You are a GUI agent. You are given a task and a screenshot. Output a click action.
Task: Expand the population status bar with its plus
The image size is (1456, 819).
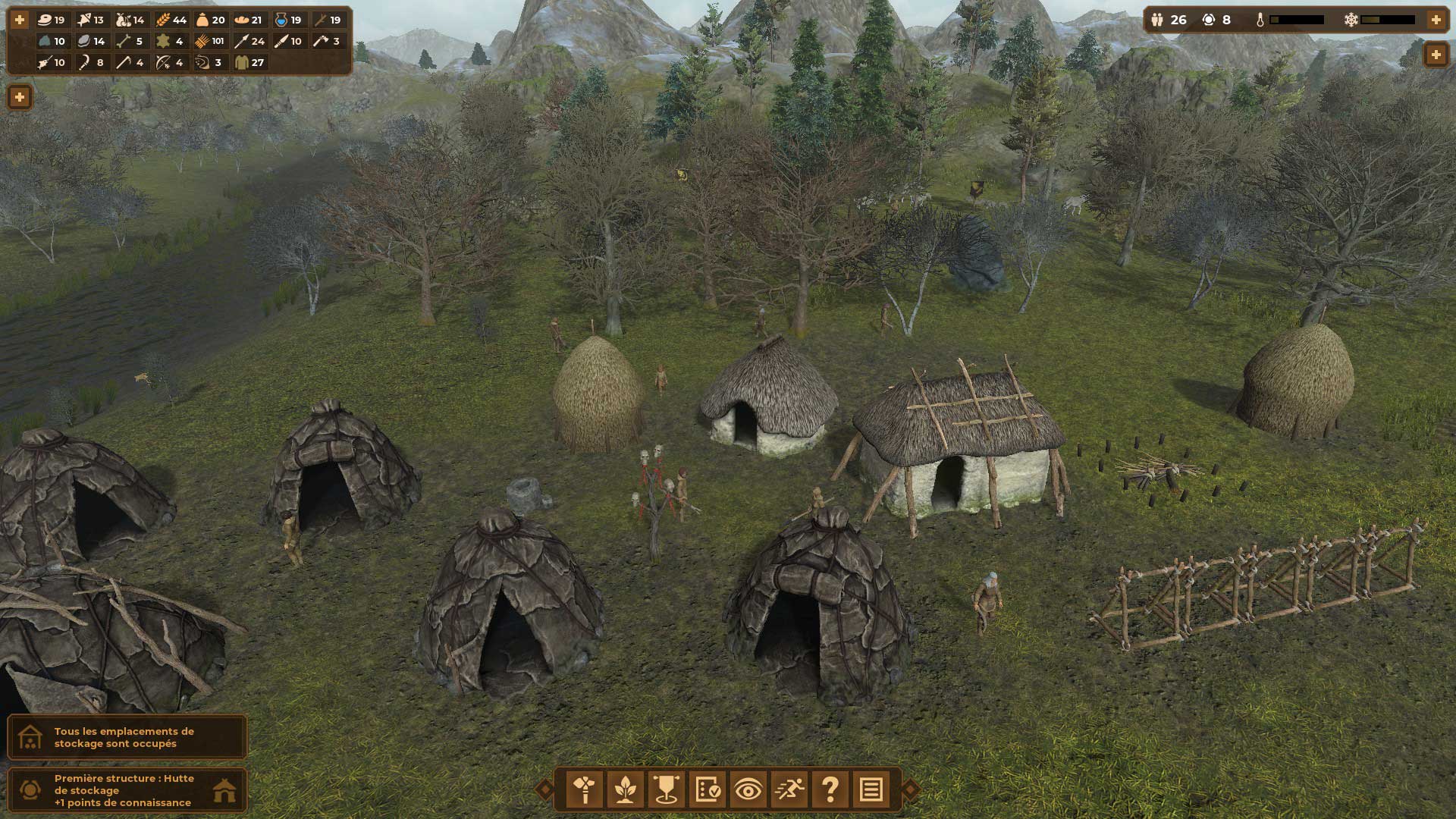coord(1436,20)
